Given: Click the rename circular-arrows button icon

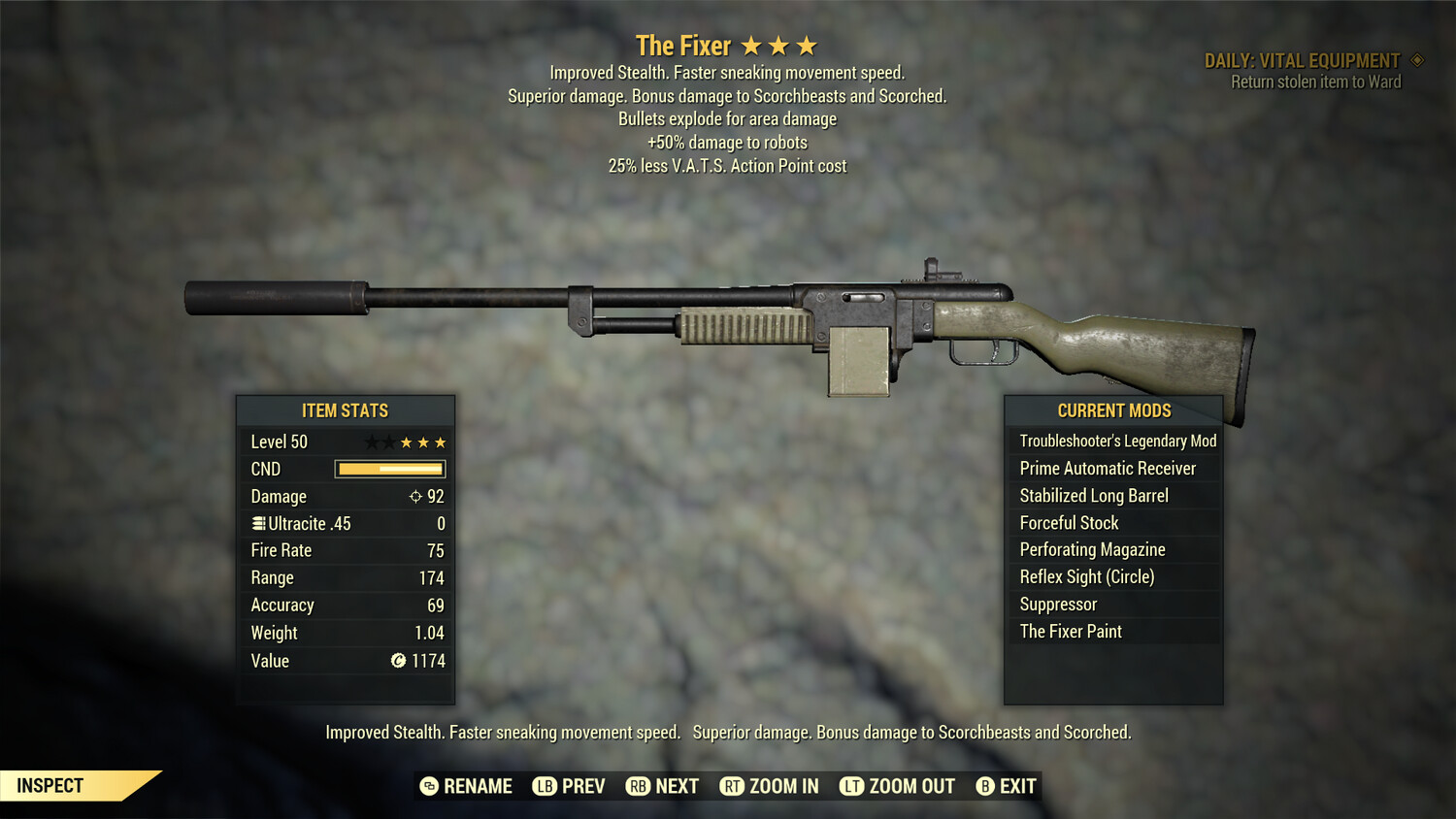Looking at the screenshot, I should point(429,786).
